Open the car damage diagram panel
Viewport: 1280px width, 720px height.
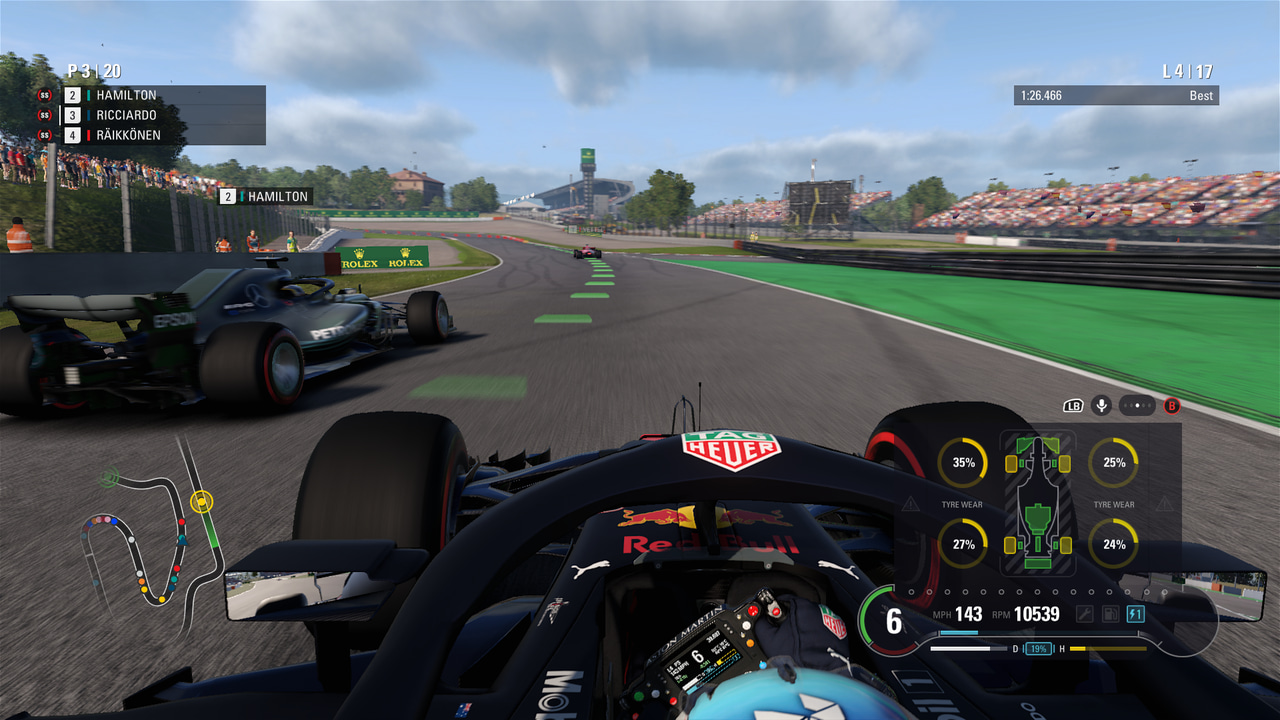1038,503
